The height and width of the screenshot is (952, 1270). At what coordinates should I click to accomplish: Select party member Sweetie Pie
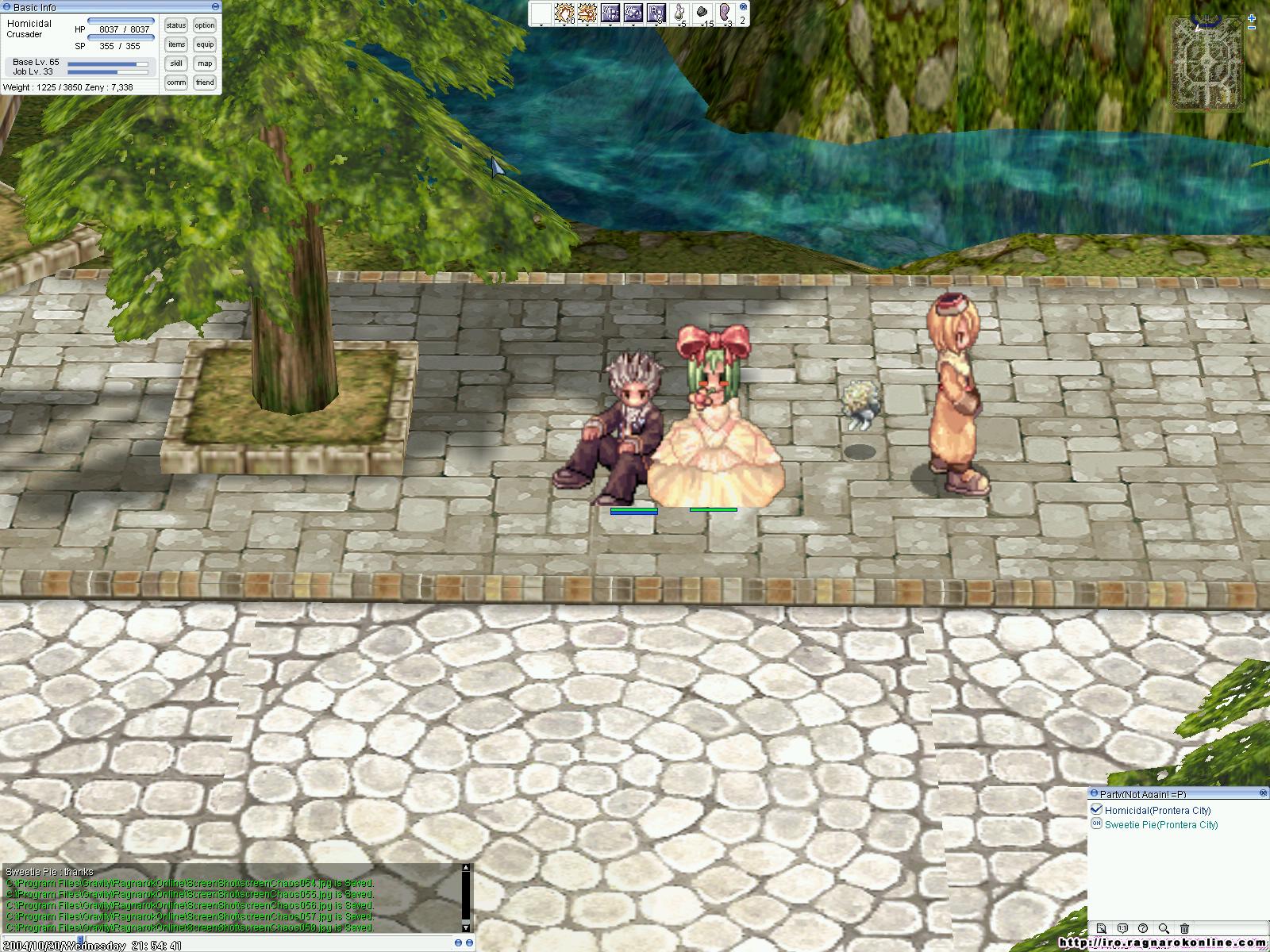pyautogui.click(x=1160, y=825)
